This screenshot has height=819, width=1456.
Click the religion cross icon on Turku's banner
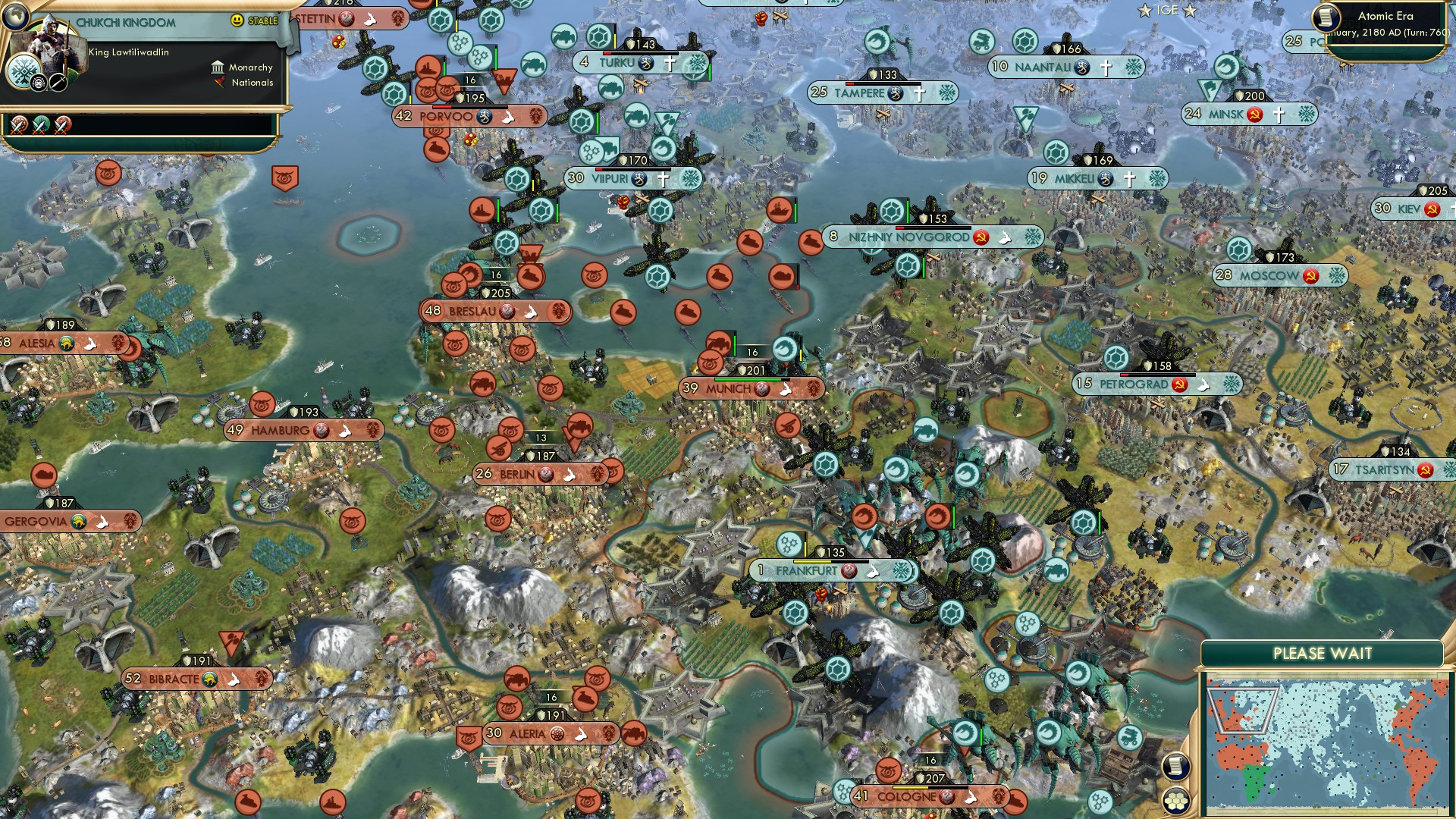pyautogui.click(x=668, y=64)
